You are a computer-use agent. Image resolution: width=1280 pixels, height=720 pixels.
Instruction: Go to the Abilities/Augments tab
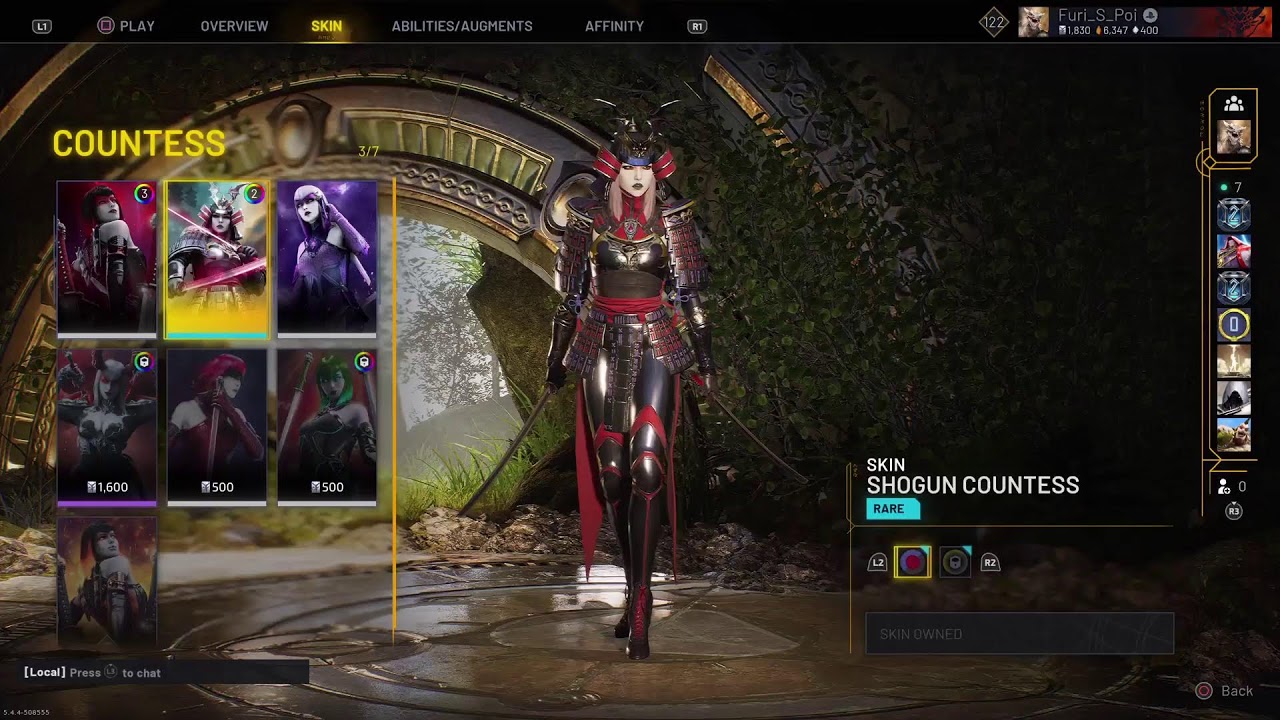(x=462, y=26)
